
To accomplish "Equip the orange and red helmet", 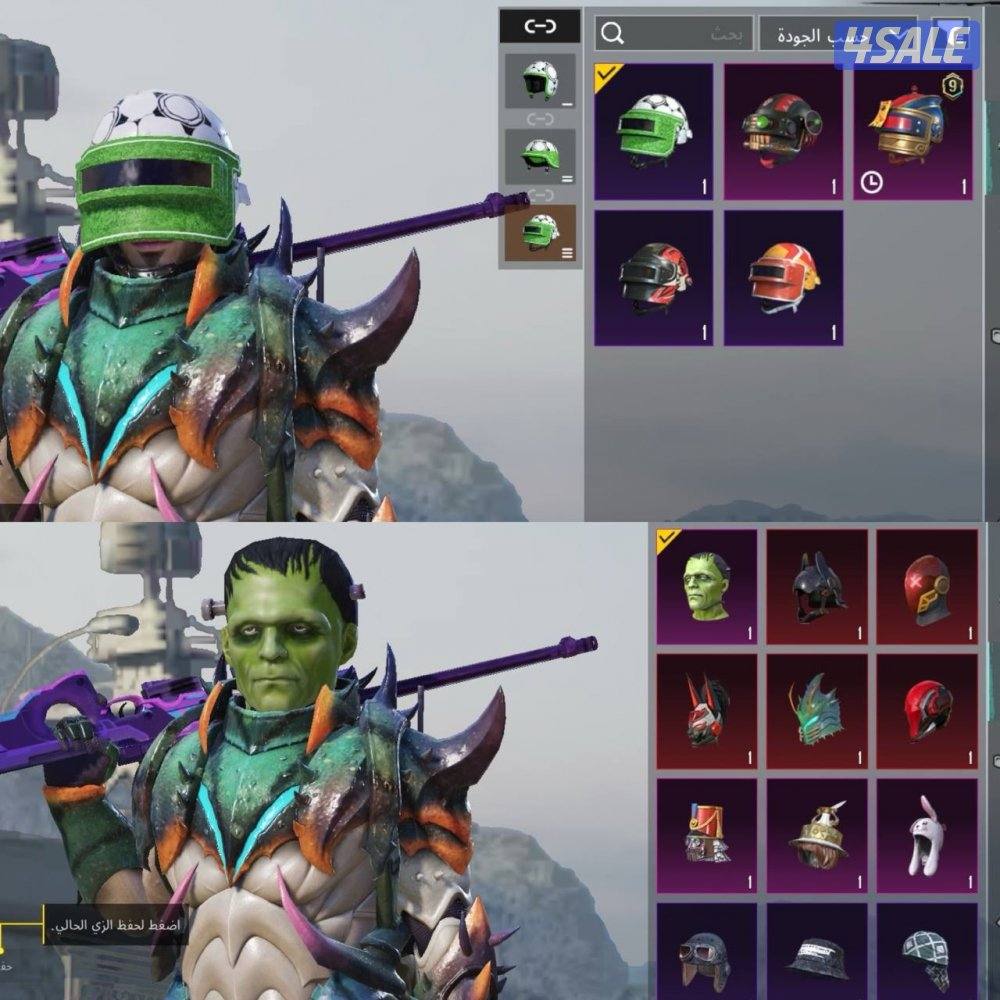I will (x=783, y=277).
